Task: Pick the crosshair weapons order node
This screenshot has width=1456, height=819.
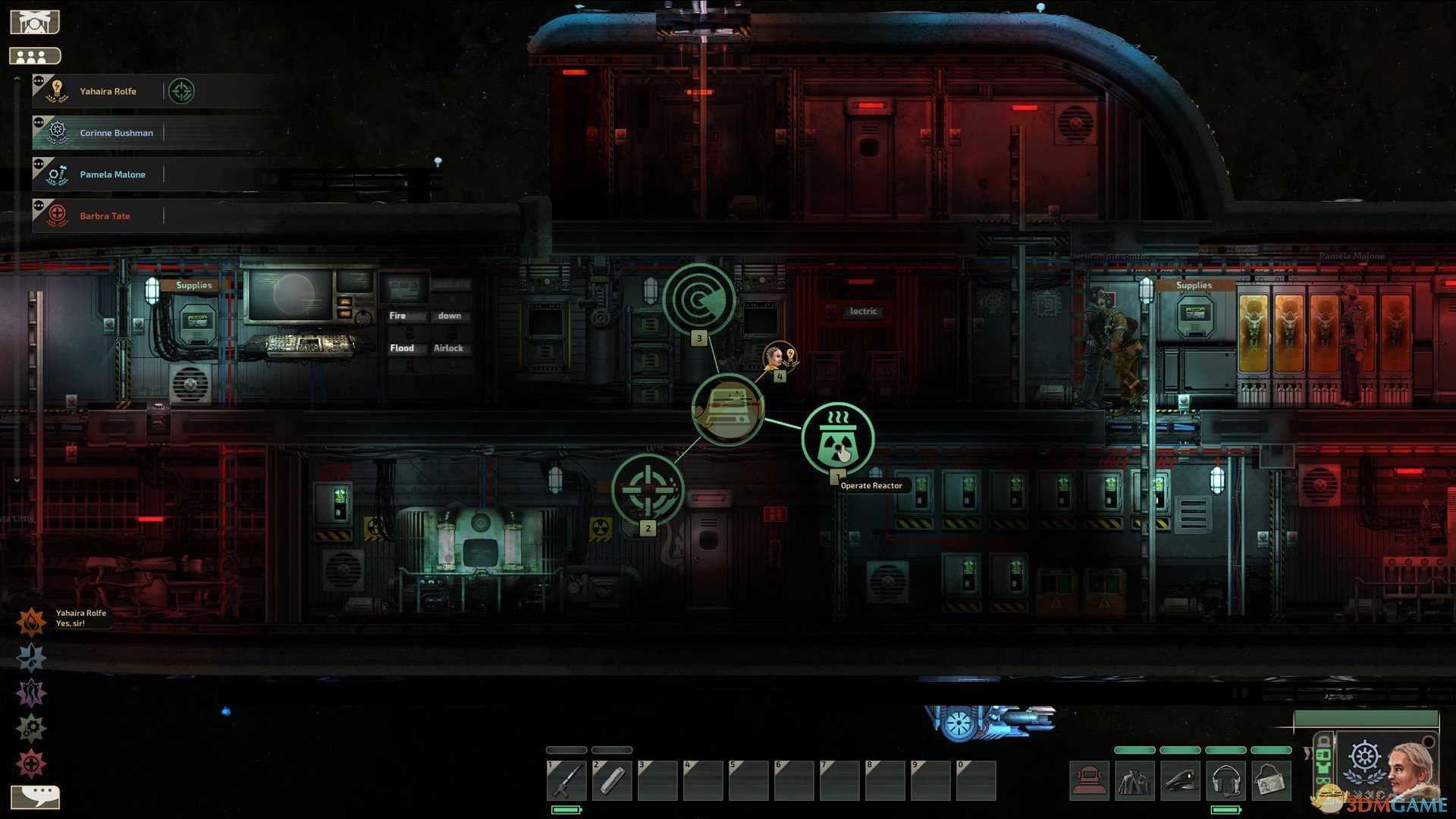Action: [648, 489]
